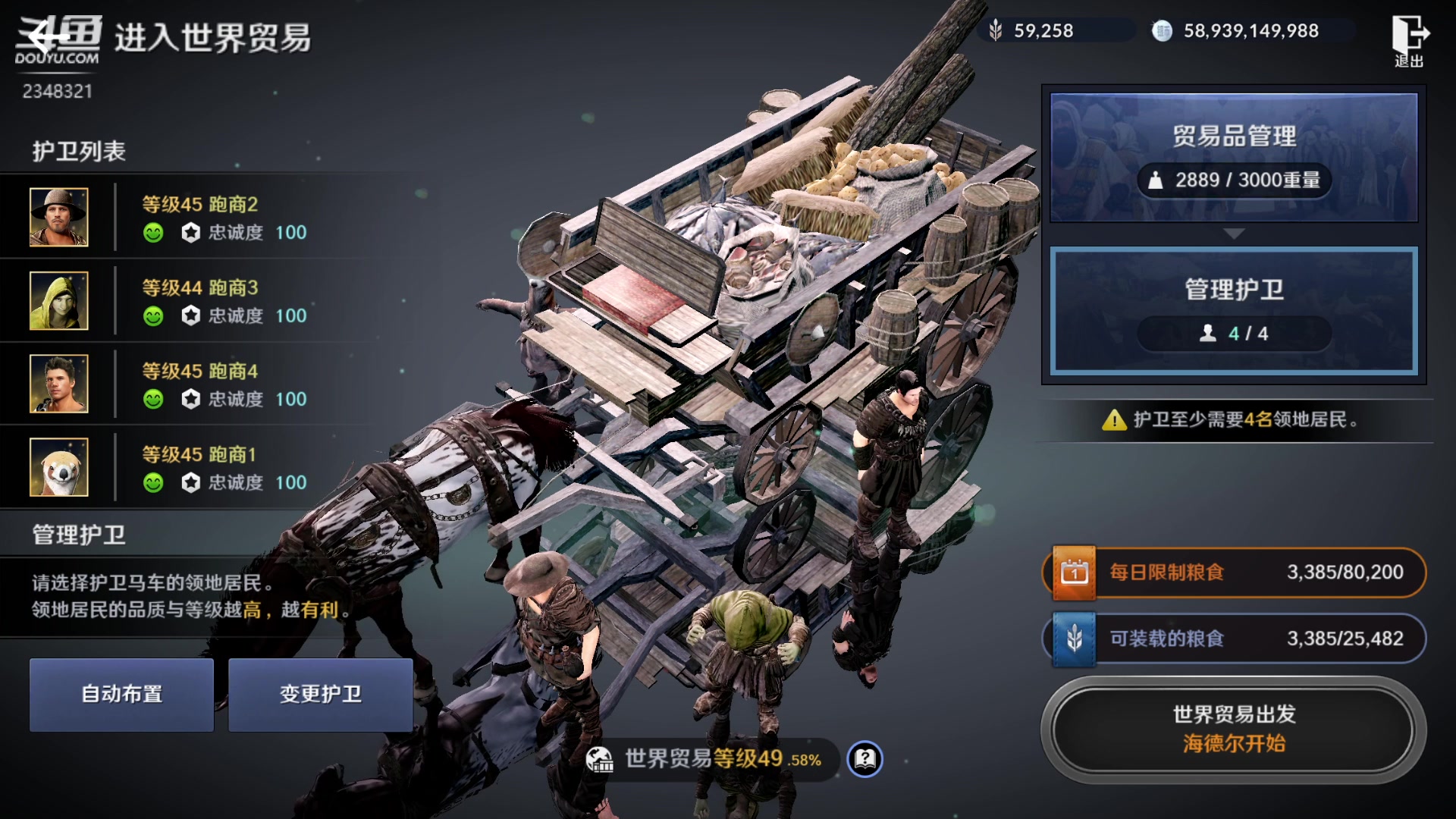Open the world trade level help book icon
This screenshot has height=819, width=1456.
pos(865,758)
